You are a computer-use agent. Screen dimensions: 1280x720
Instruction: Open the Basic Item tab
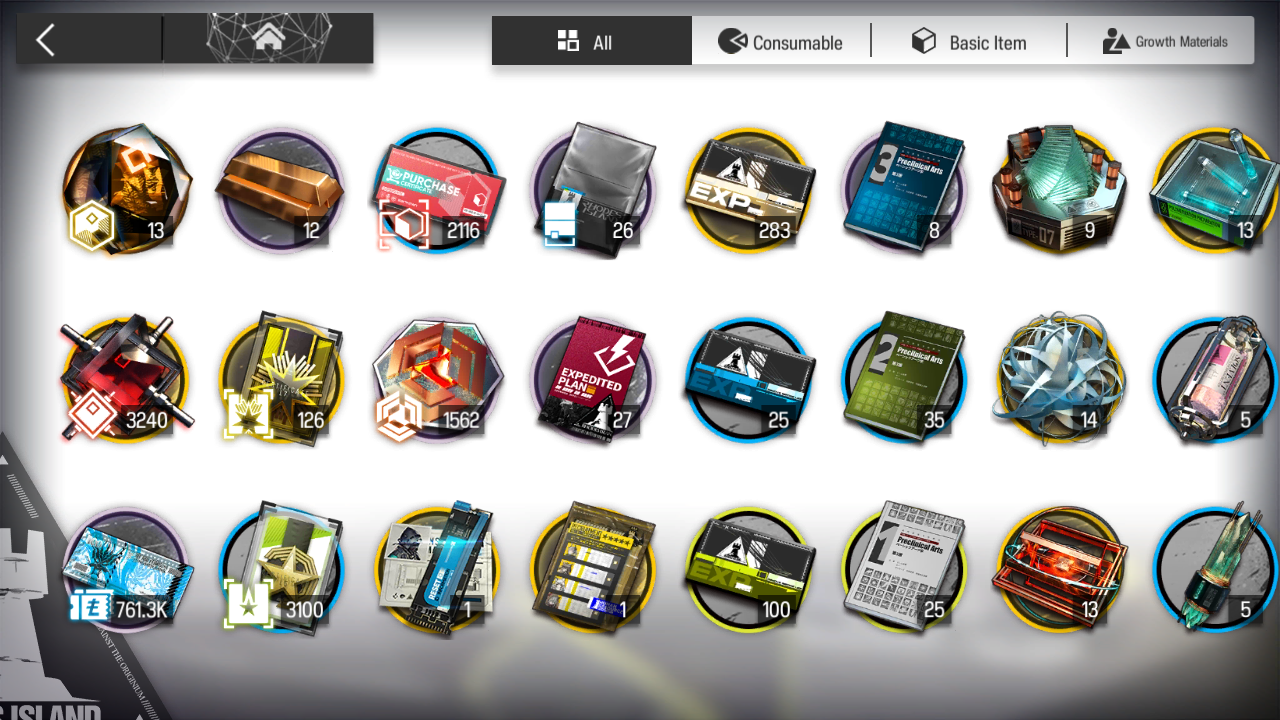point(969,42)
